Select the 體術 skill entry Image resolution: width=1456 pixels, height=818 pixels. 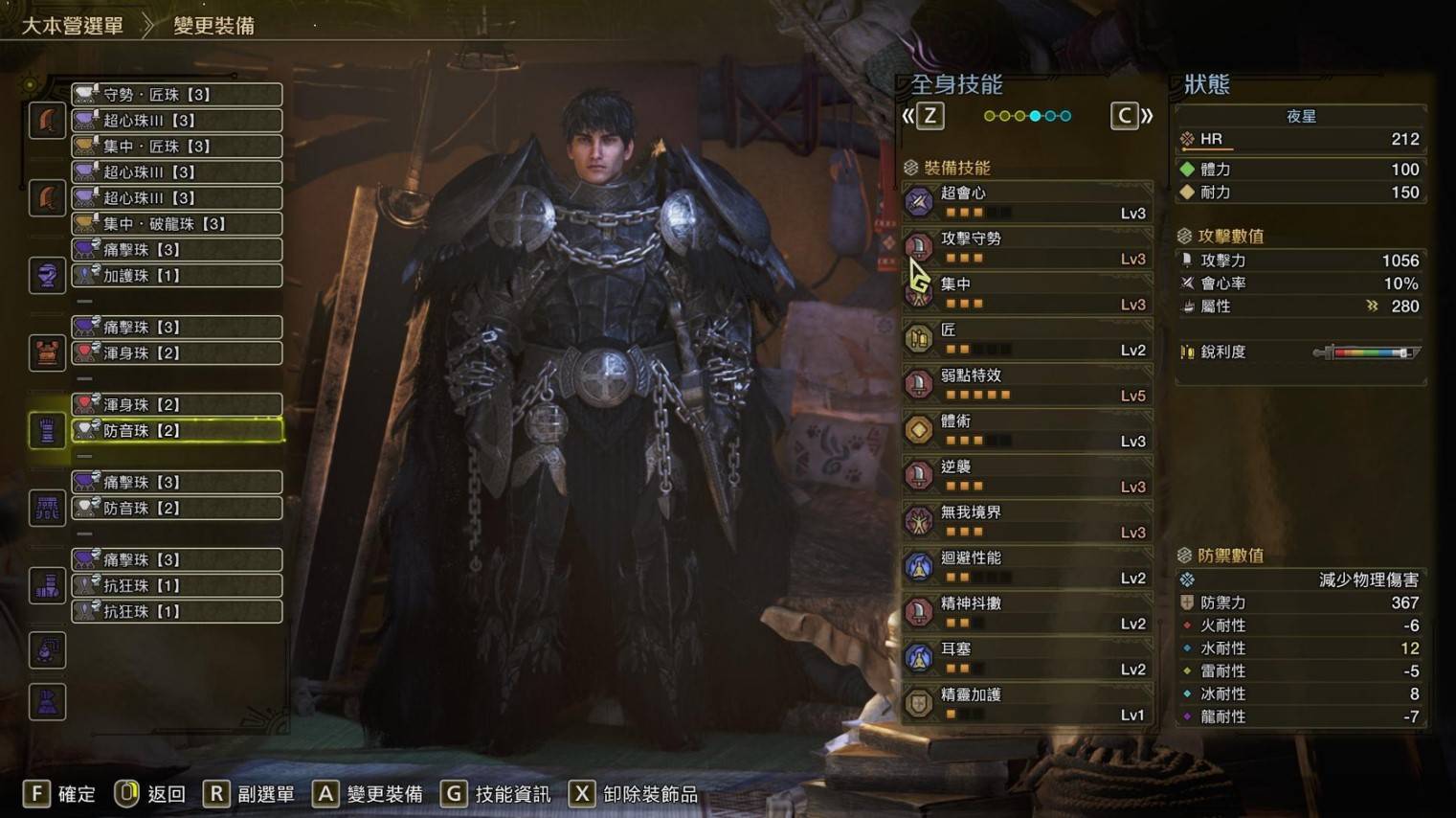pos(1027,430)
